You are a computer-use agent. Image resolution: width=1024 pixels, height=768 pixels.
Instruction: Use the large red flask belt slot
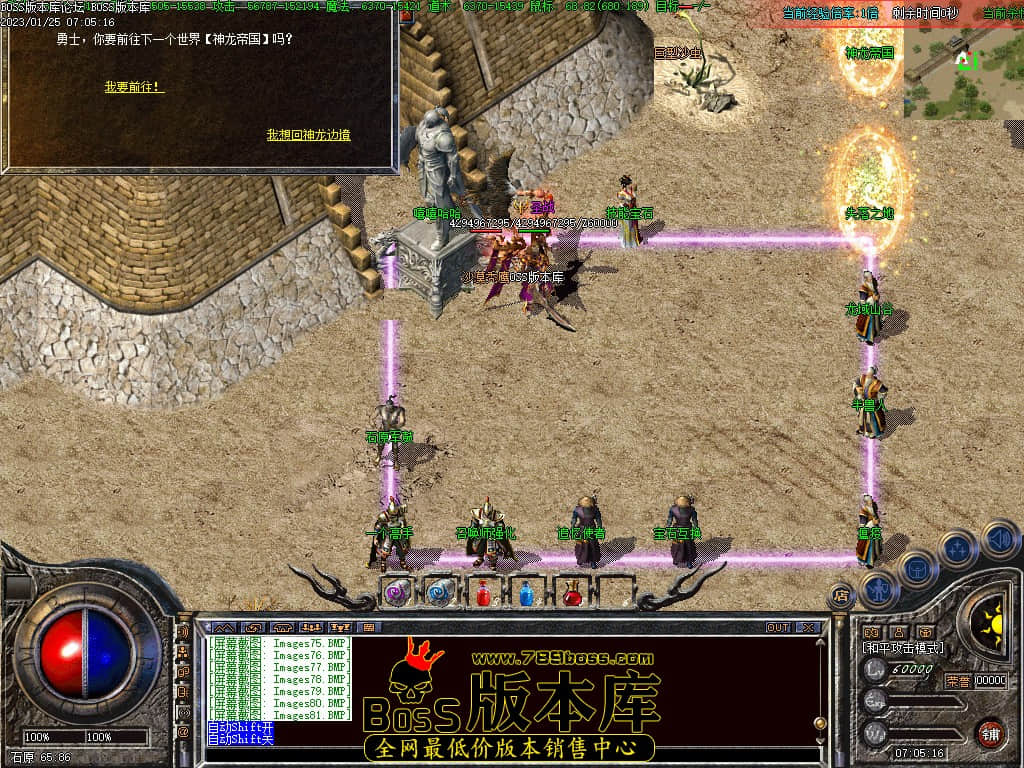(x=572, y=594)
